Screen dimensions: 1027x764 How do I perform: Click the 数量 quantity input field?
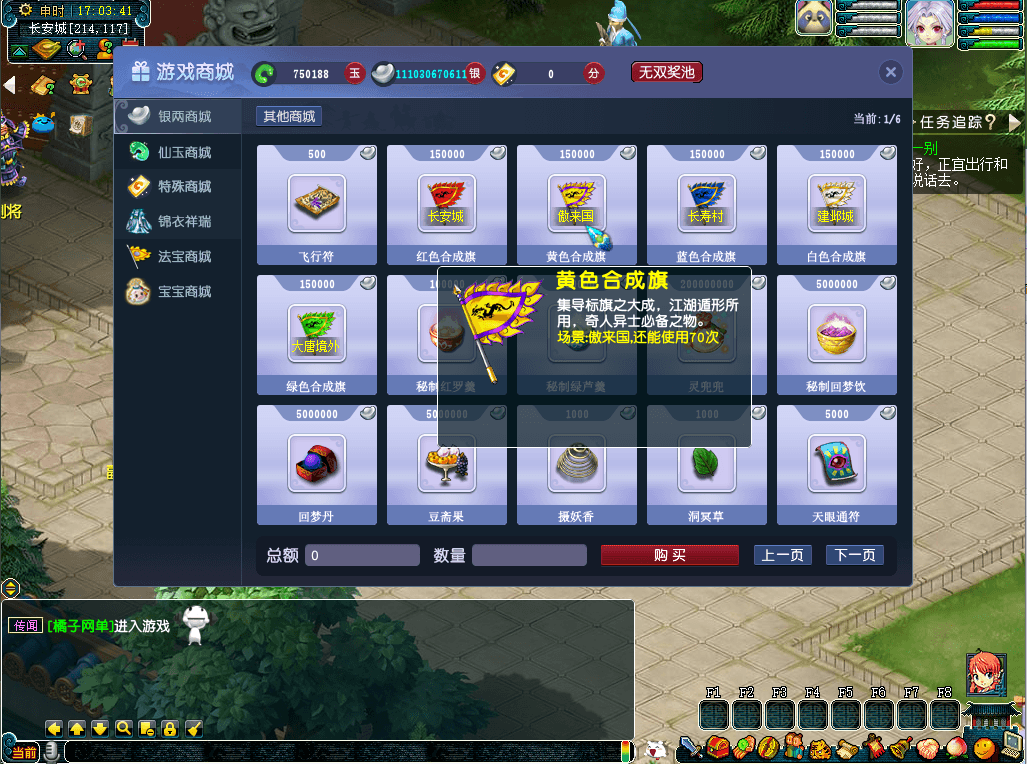[x=529, y=555]
